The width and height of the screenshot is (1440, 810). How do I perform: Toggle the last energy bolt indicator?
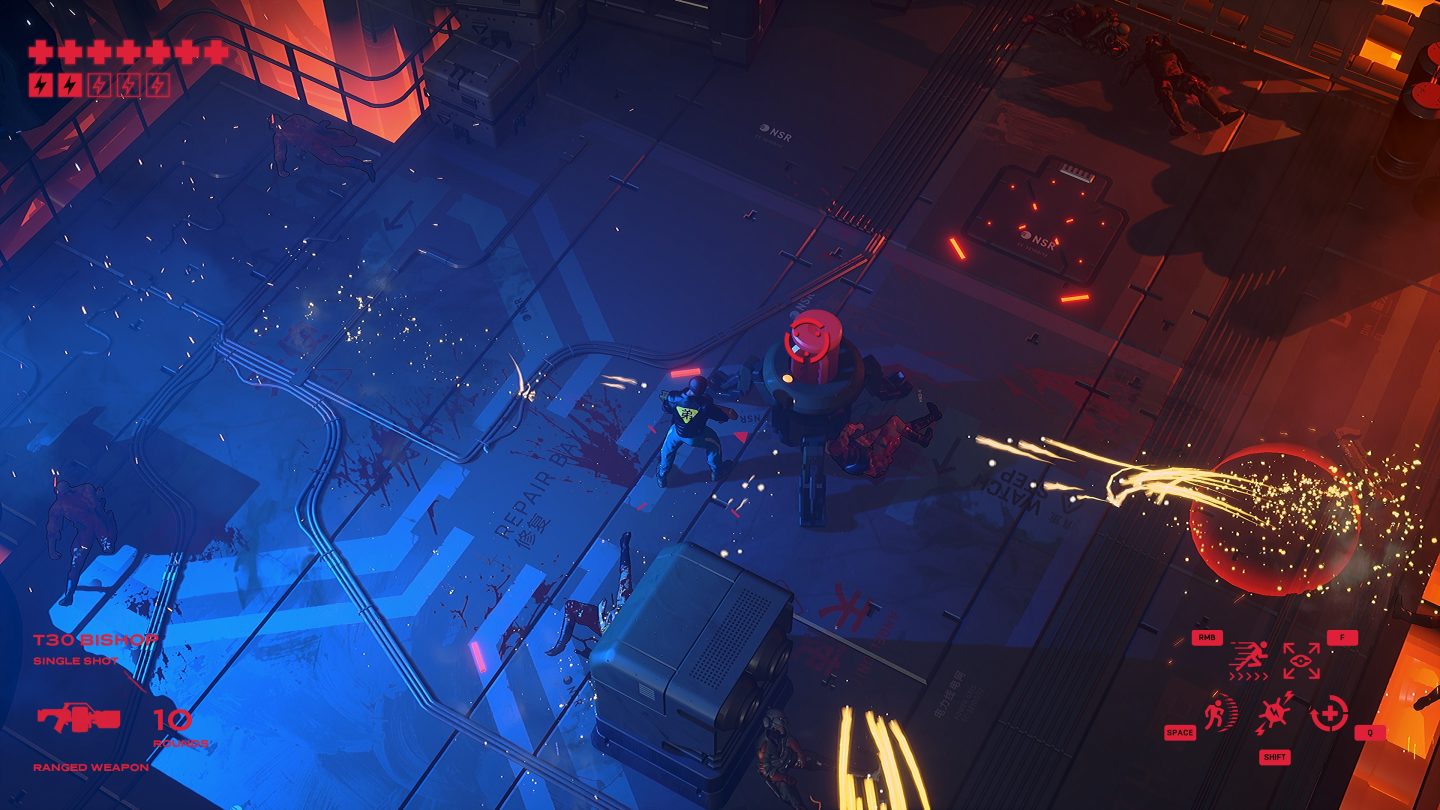157,84
